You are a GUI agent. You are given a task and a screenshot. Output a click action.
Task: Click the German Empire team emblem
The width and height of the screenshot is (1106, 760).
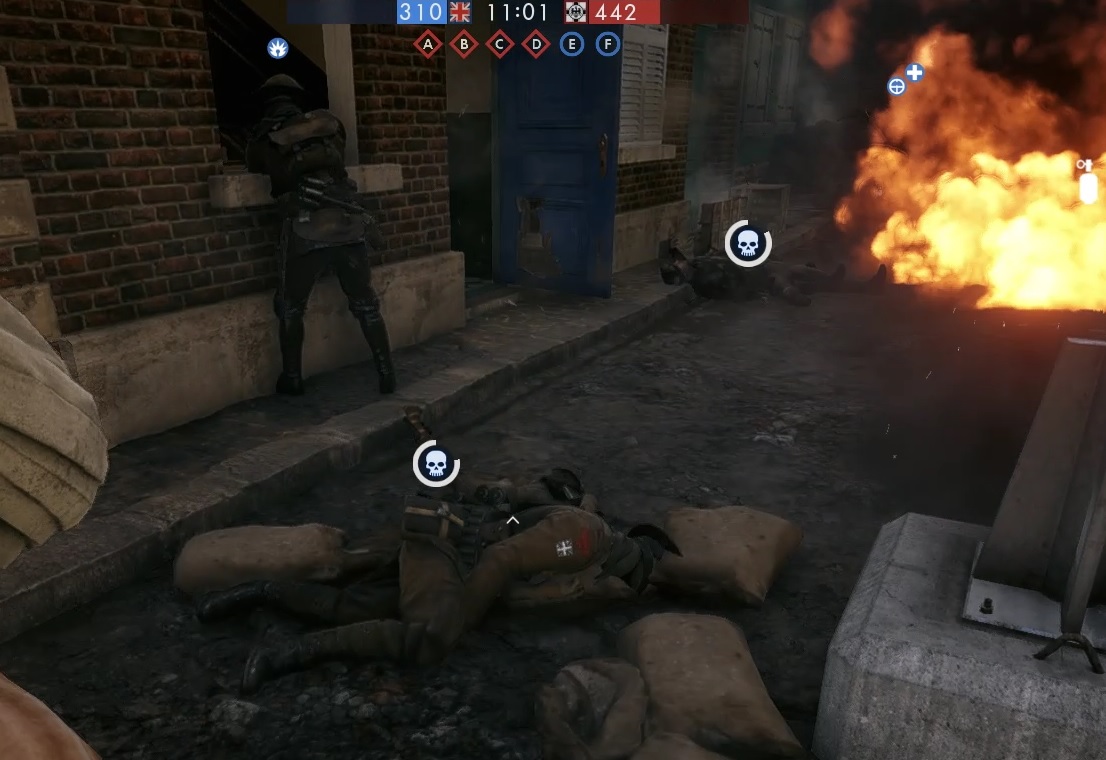(576, 12)
